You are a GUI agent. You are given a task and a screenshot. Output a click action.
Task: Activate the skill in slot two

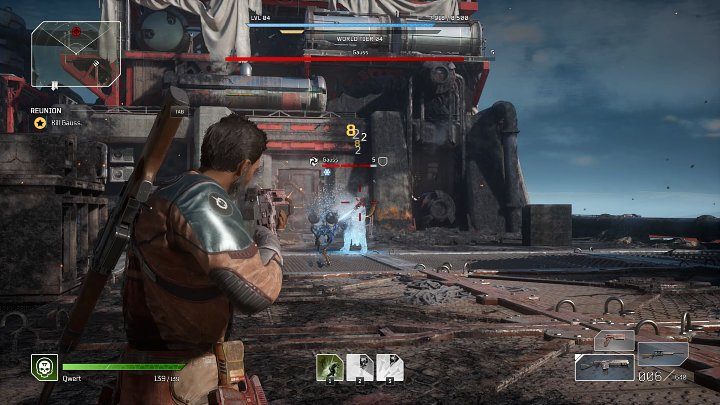360,366
